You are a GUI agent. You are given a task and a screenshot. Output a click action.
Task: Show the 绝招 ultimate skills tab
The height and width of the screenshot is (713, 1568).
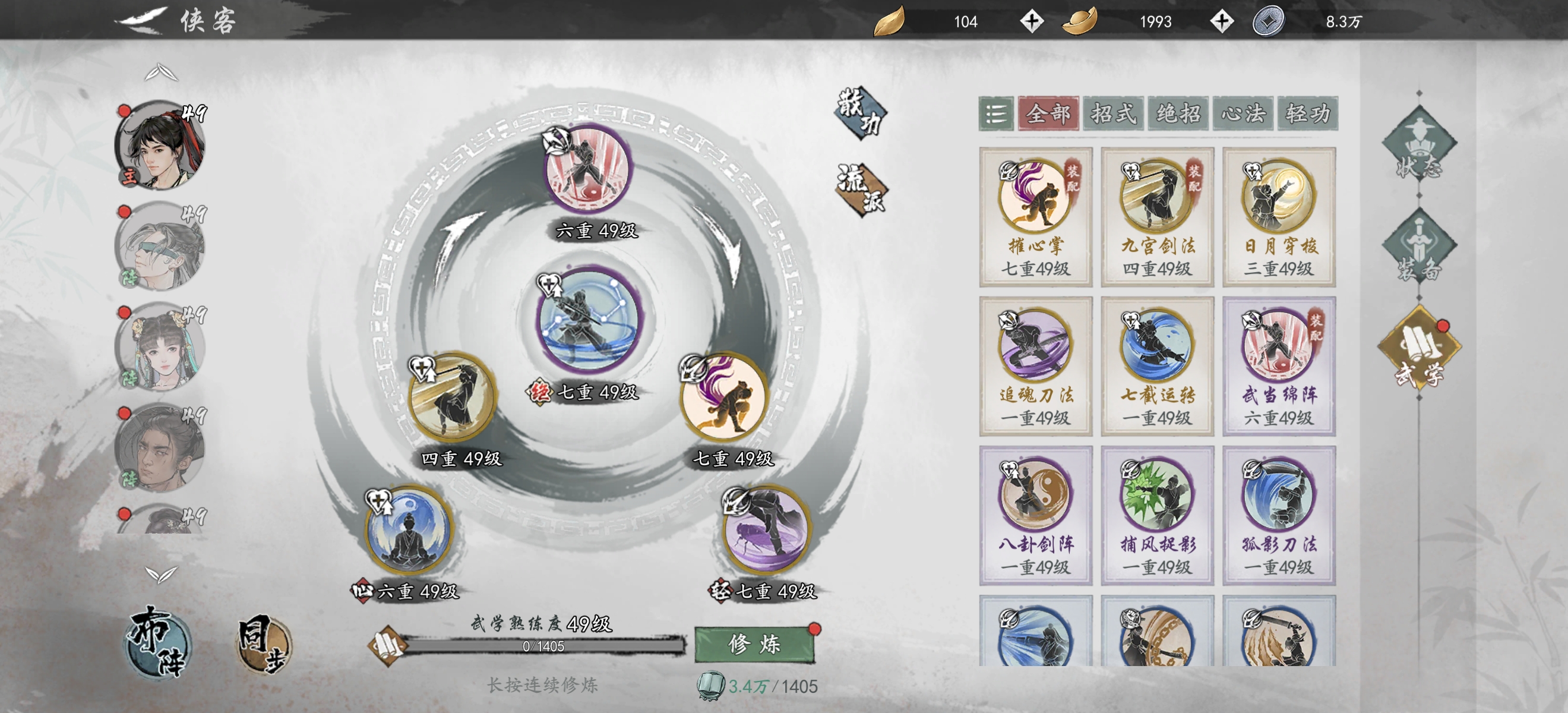pos(1178,113)
